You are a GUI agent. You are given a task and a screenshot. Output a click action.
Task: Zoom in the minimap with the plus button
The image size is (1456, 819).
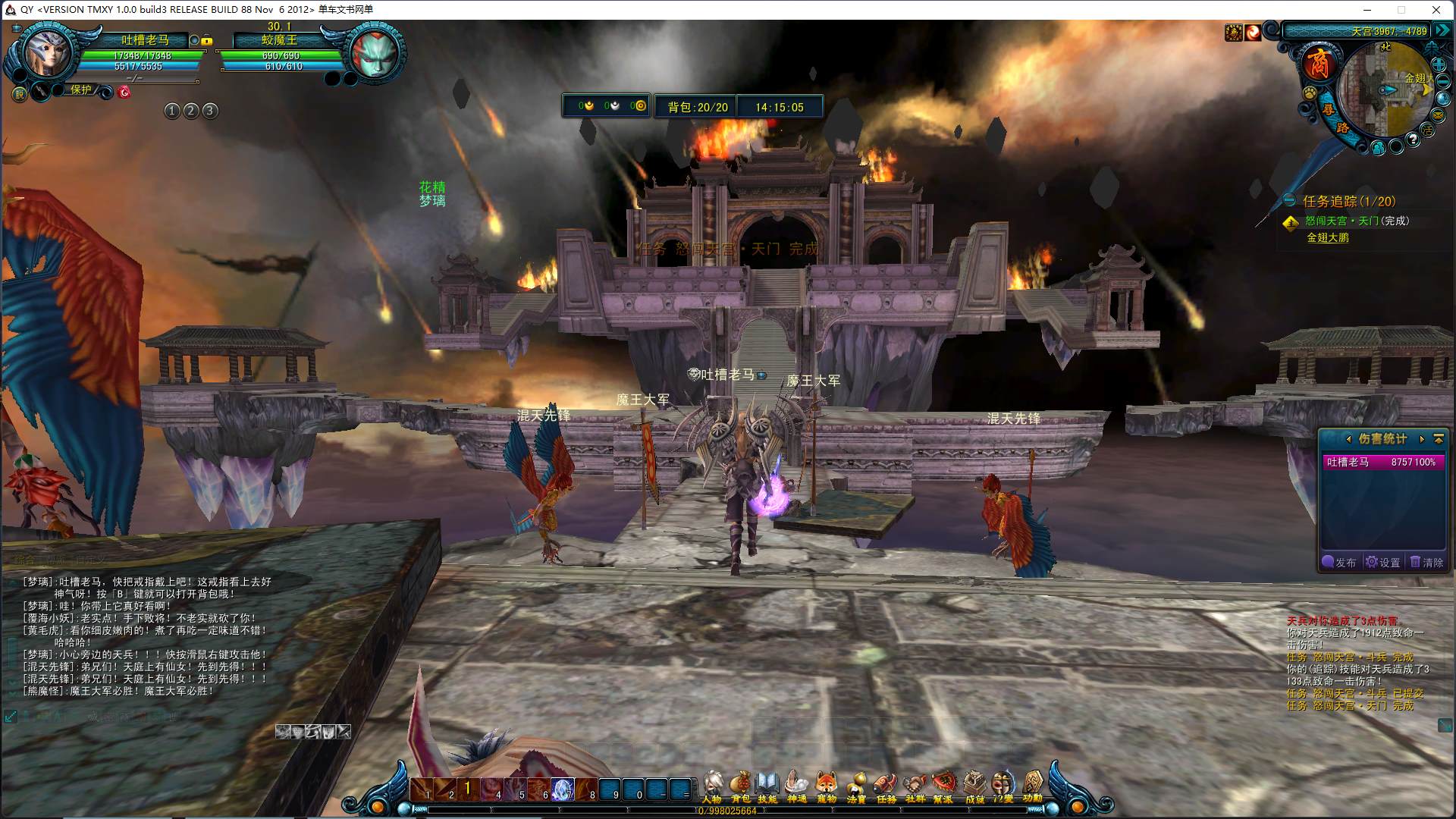(1438, 64)
